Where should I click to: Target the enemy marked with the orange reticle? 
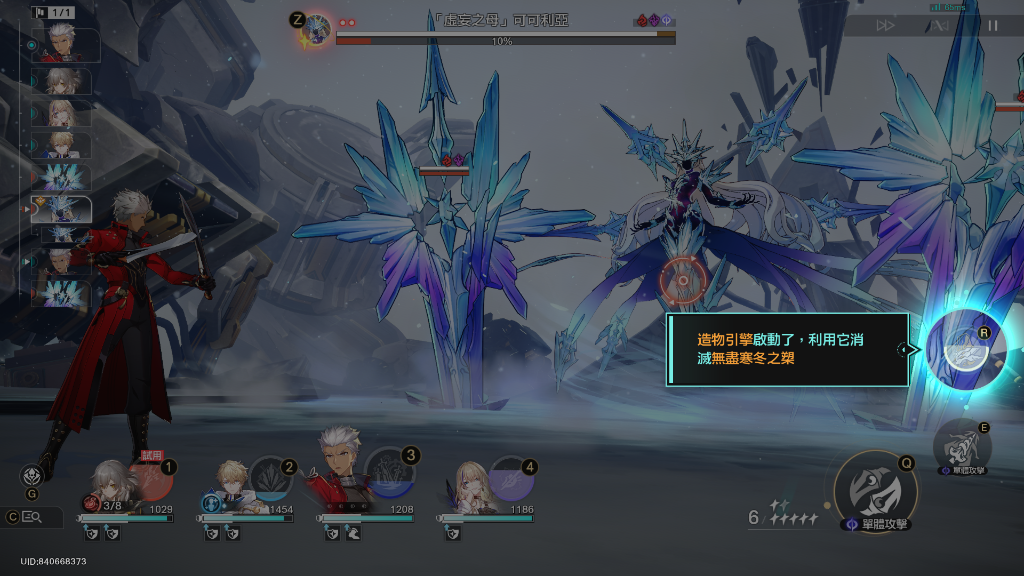[683, 279]
